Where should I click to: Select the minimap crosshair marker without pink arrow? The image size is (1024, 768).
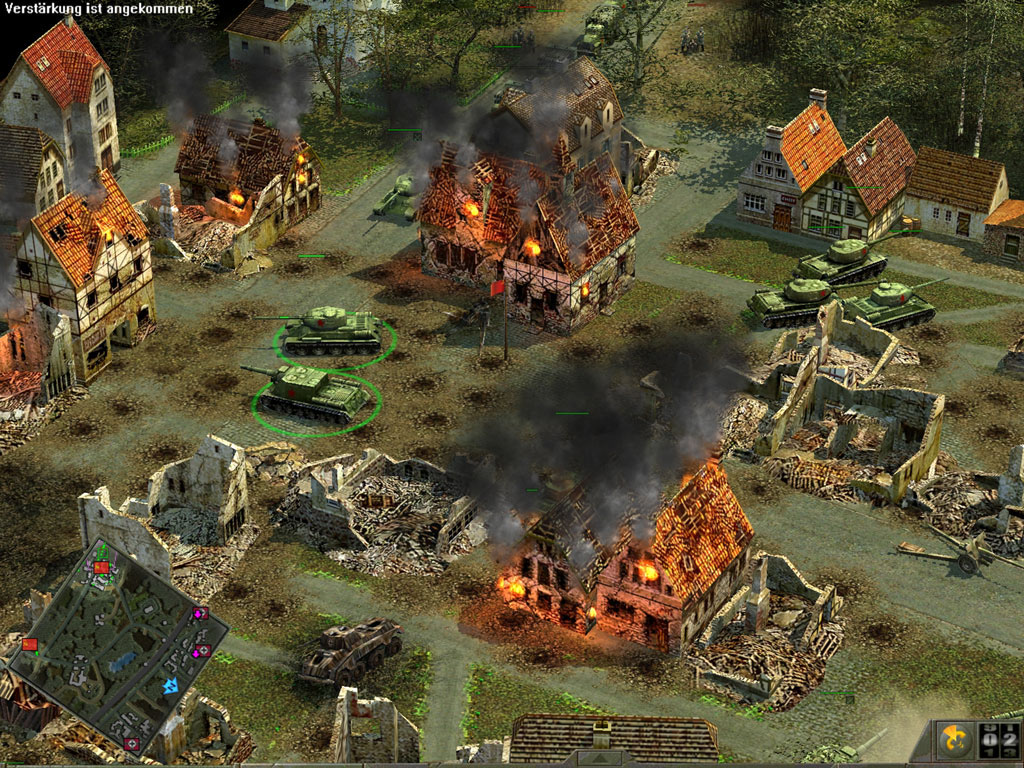pos(131,744)
